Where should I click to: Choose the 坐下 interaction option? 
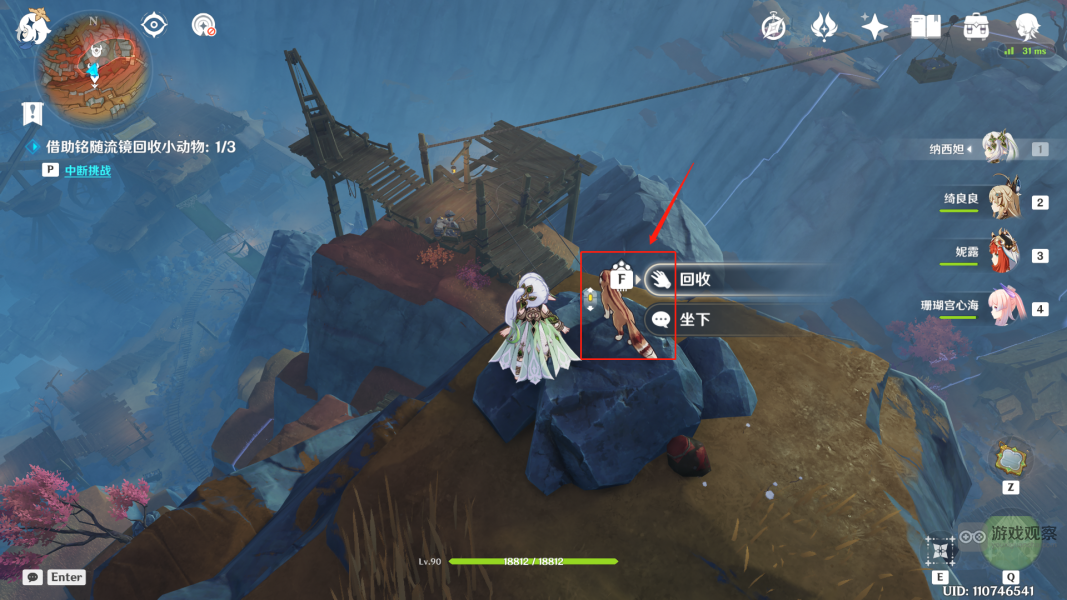pos(693,320)
